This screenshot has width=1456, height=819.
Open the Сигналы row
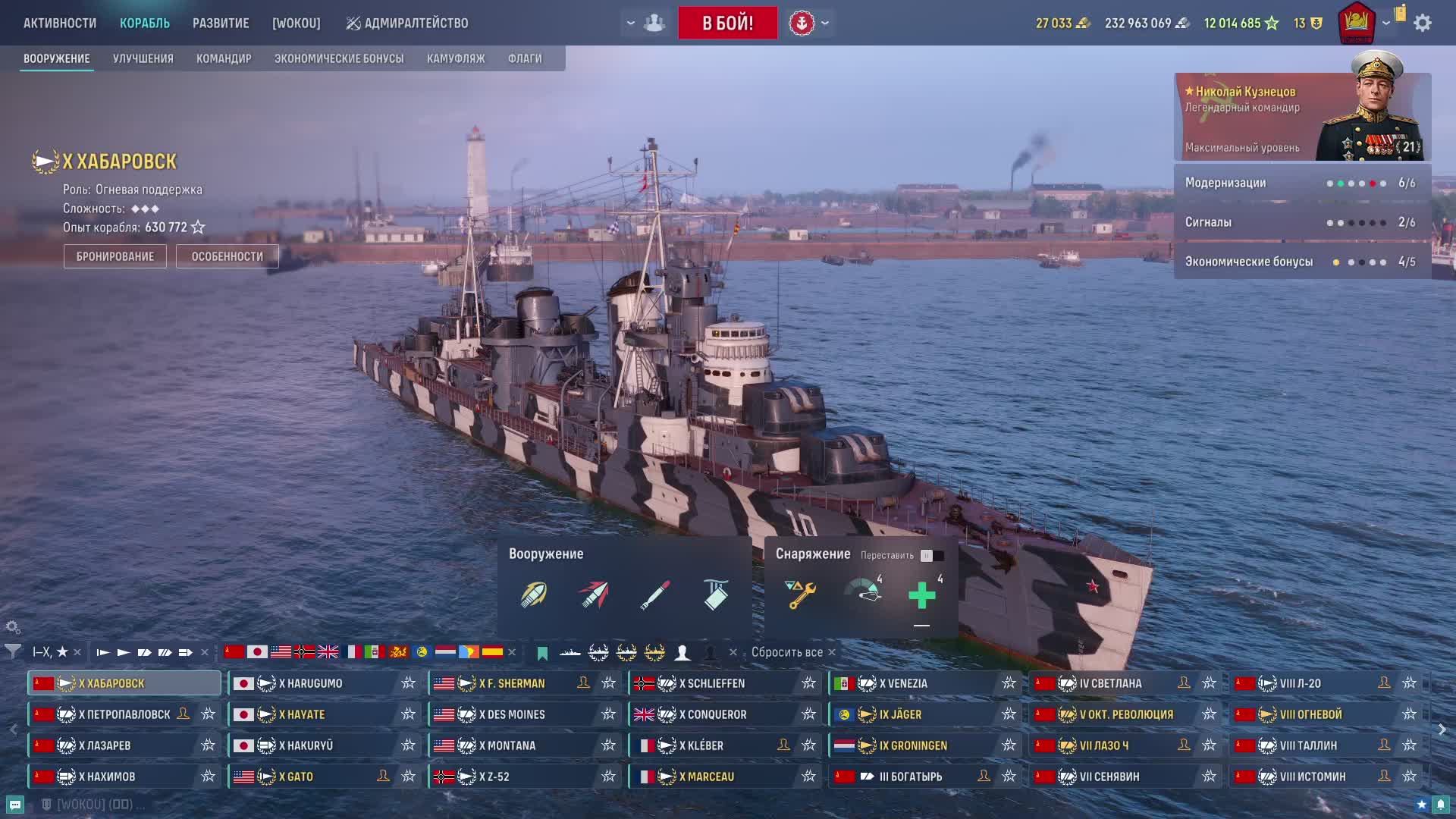point(1302,222)
